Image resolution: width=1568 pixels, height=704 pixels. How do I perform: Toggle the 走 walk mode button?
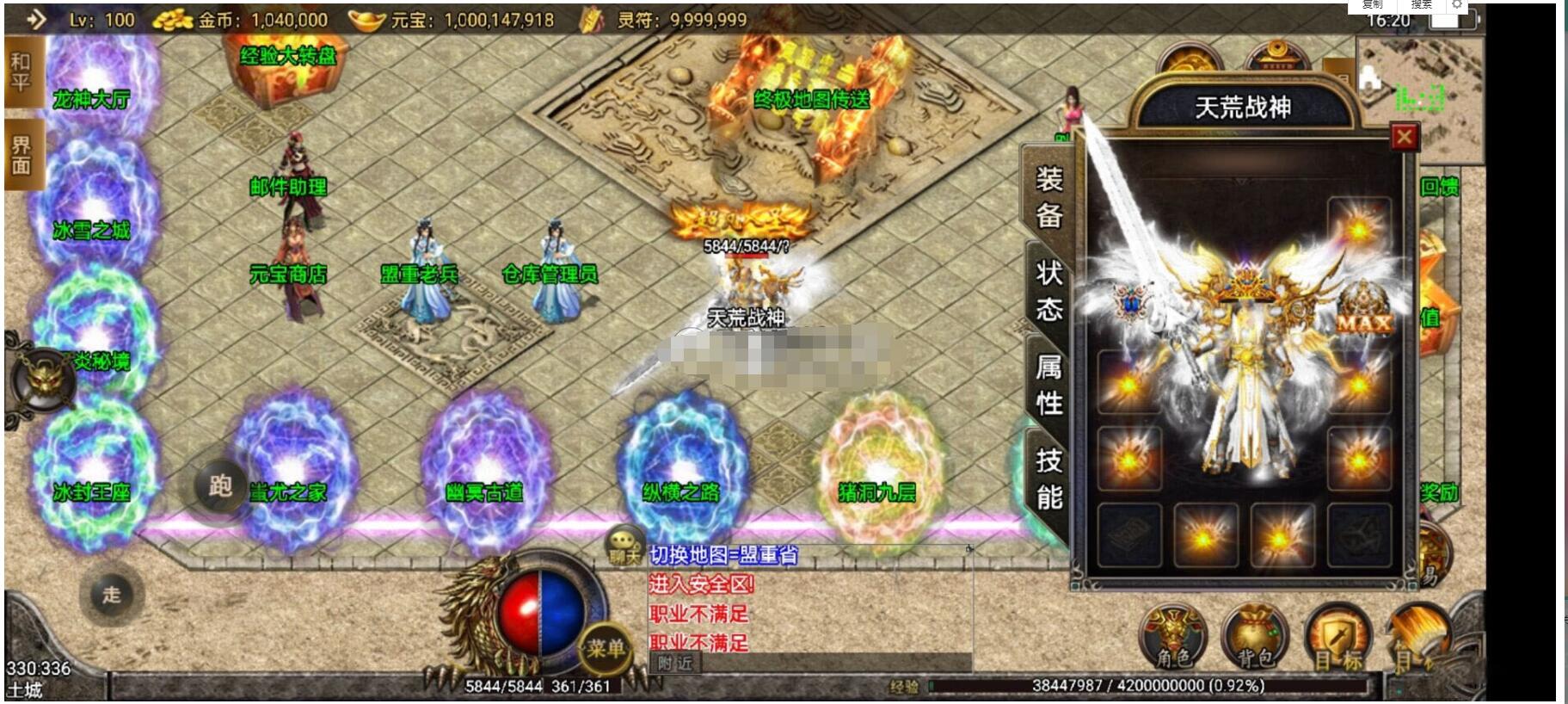pyautogui.click(x=112, y=594)
